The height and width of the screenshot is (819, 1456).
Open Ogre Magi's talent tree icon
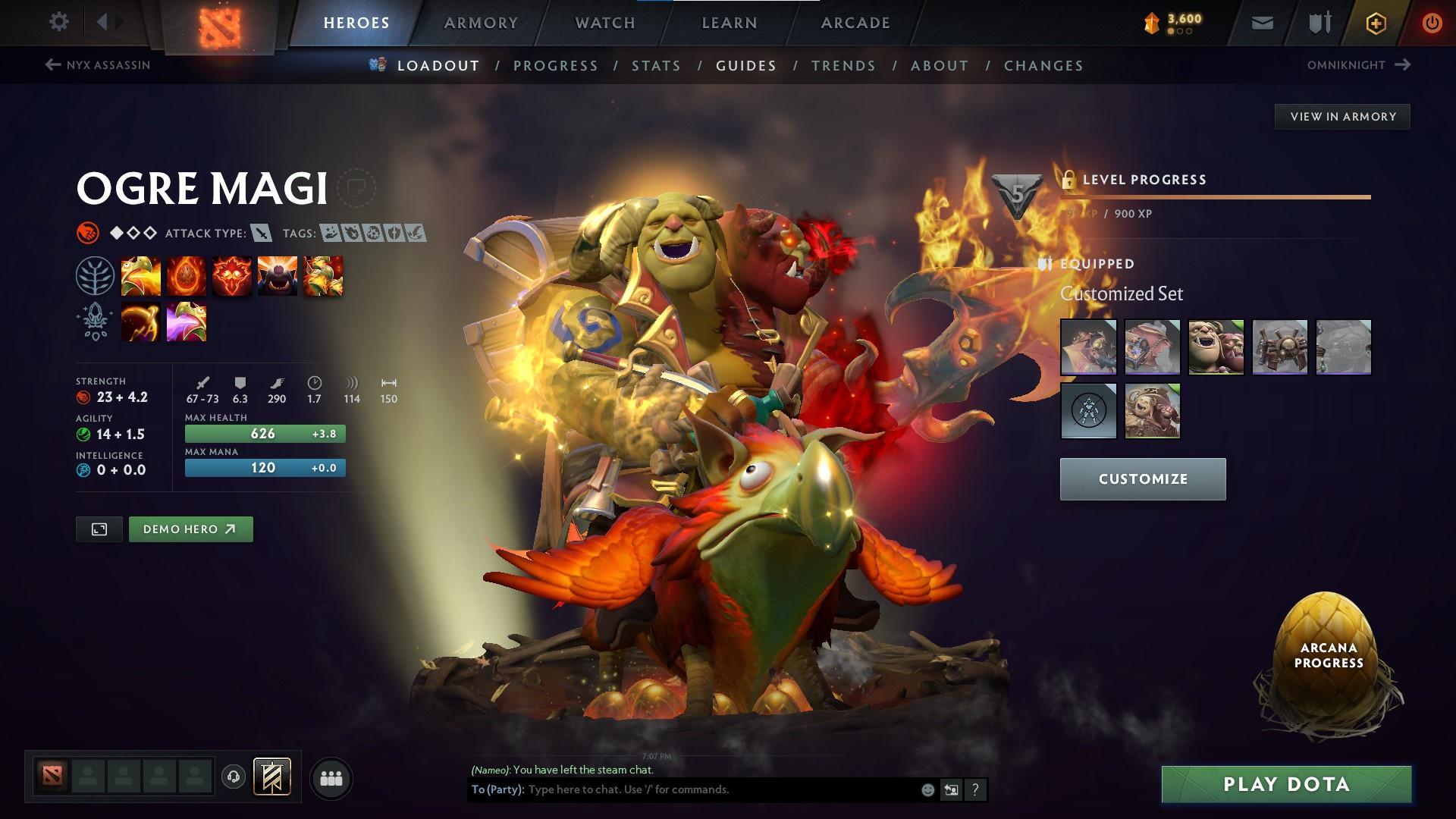pyautogui.click(x=94, y=275)
